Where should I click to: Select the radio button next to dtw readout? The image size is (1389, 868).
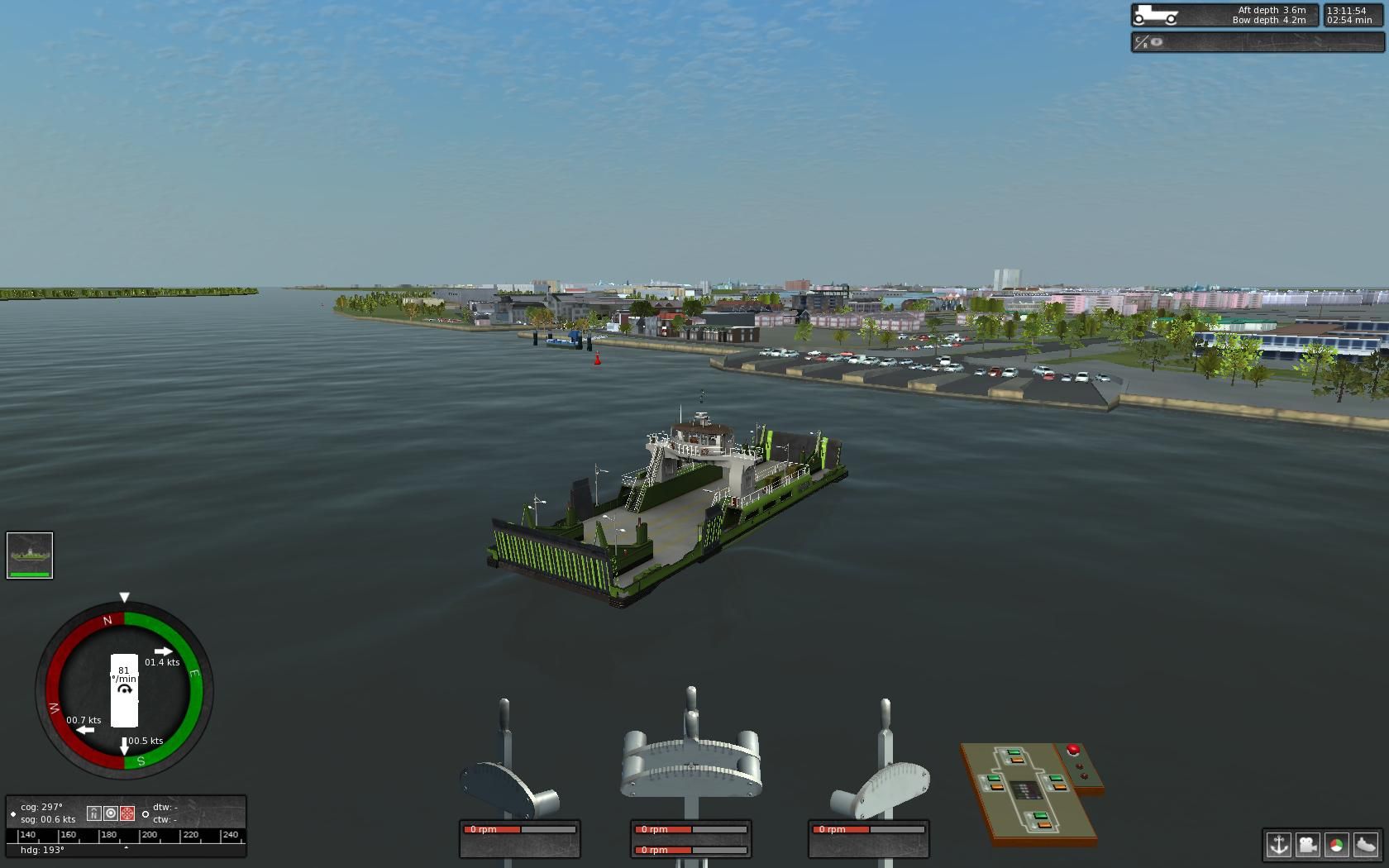pos(146,814)
